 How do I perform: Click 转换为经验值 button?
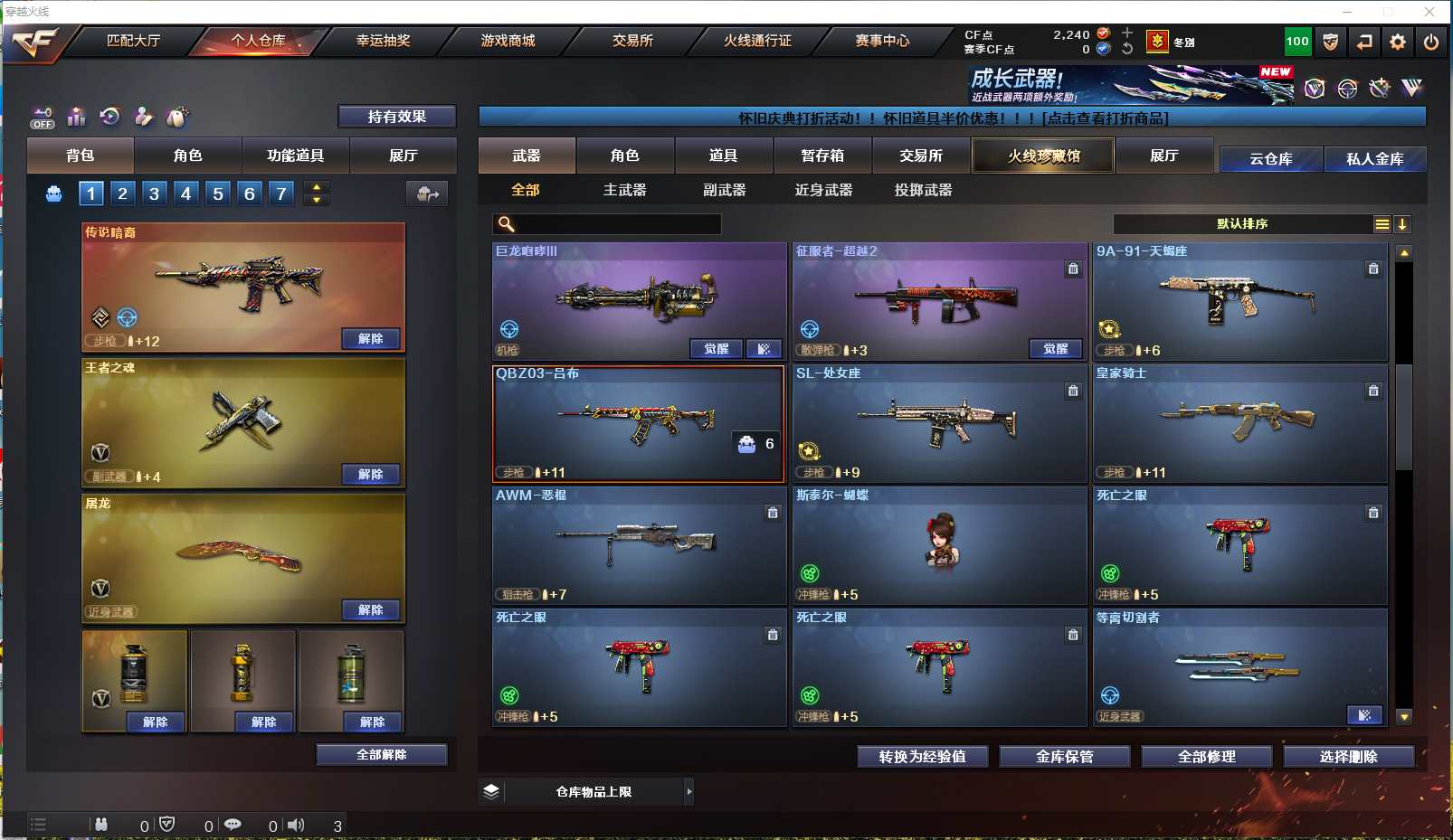tap(922, 757)
